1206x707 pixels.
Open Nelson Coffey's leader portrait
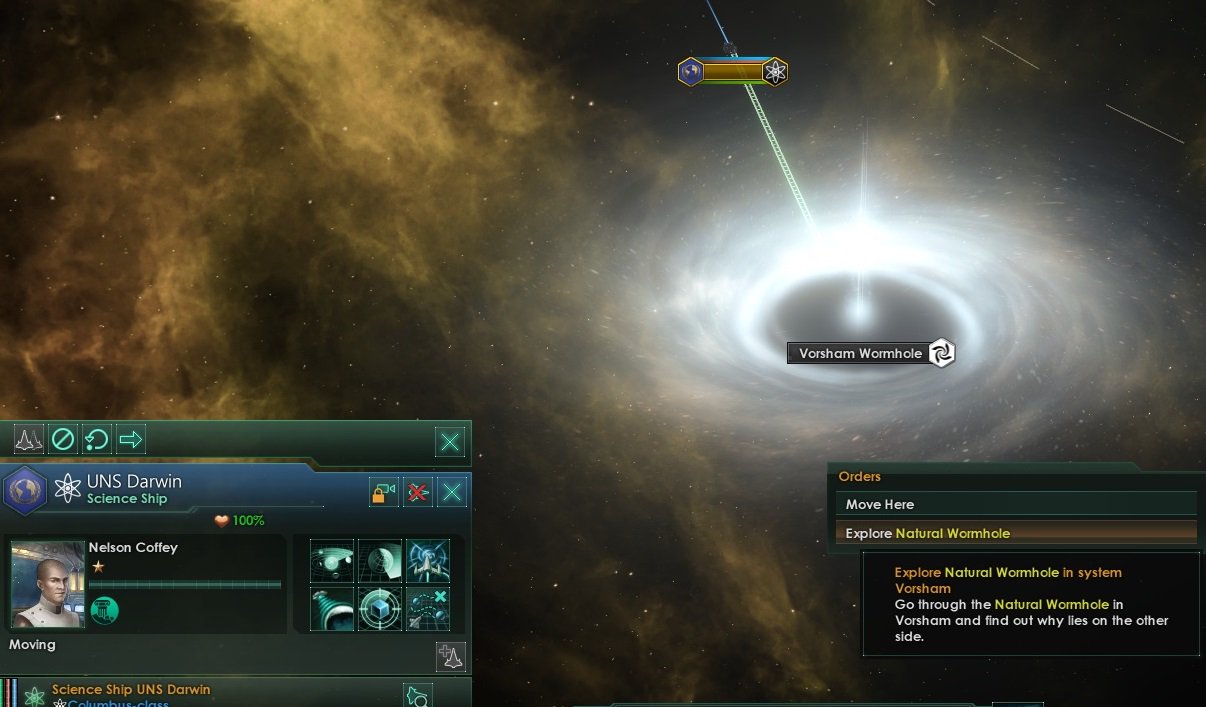[x=47, y=583]
